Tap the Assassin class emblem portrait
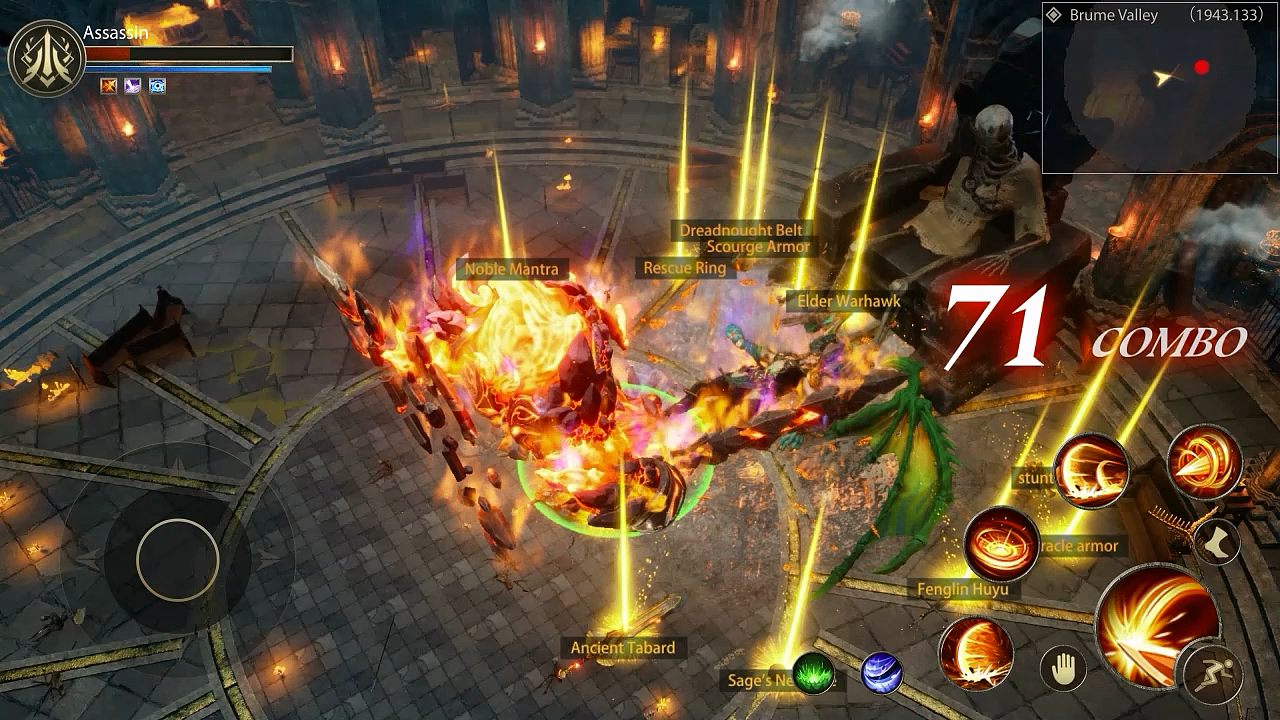 pos(46,59)
